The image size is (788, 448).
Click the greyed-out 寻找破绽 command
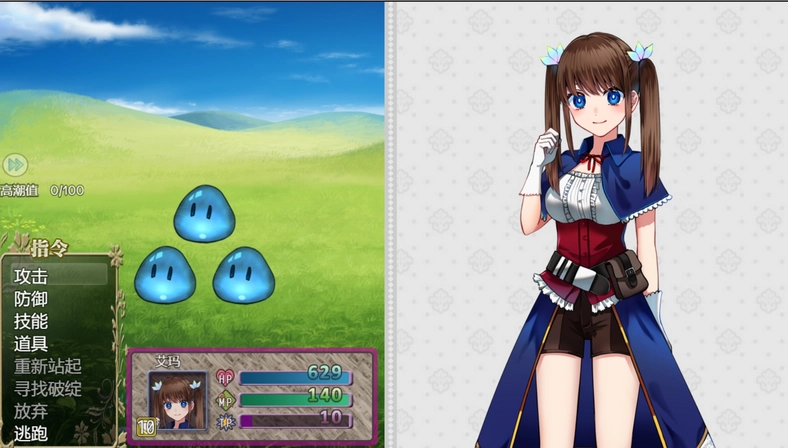[47, 389]
